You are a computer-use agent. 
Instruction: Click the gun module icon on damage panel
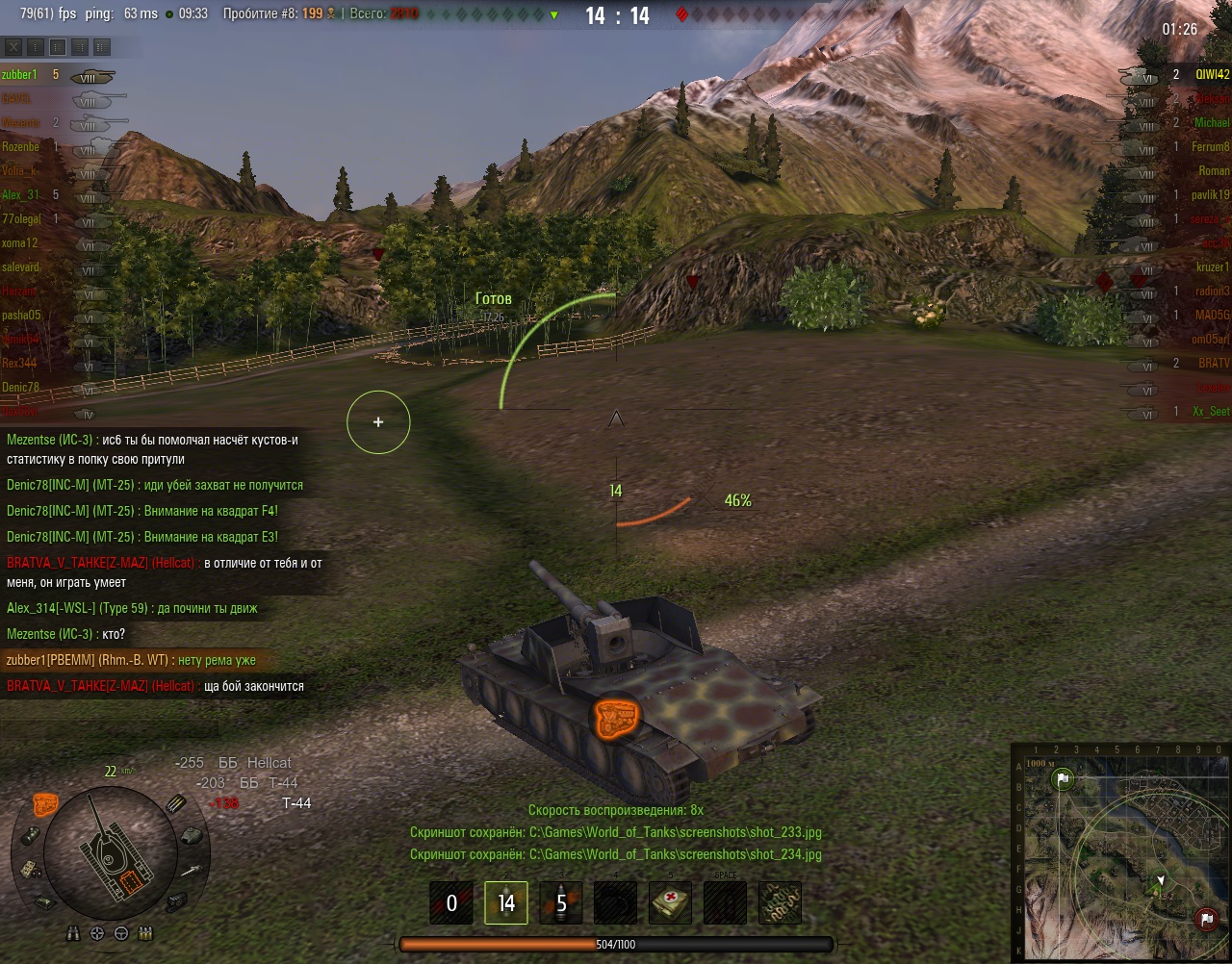click(191, 871)
